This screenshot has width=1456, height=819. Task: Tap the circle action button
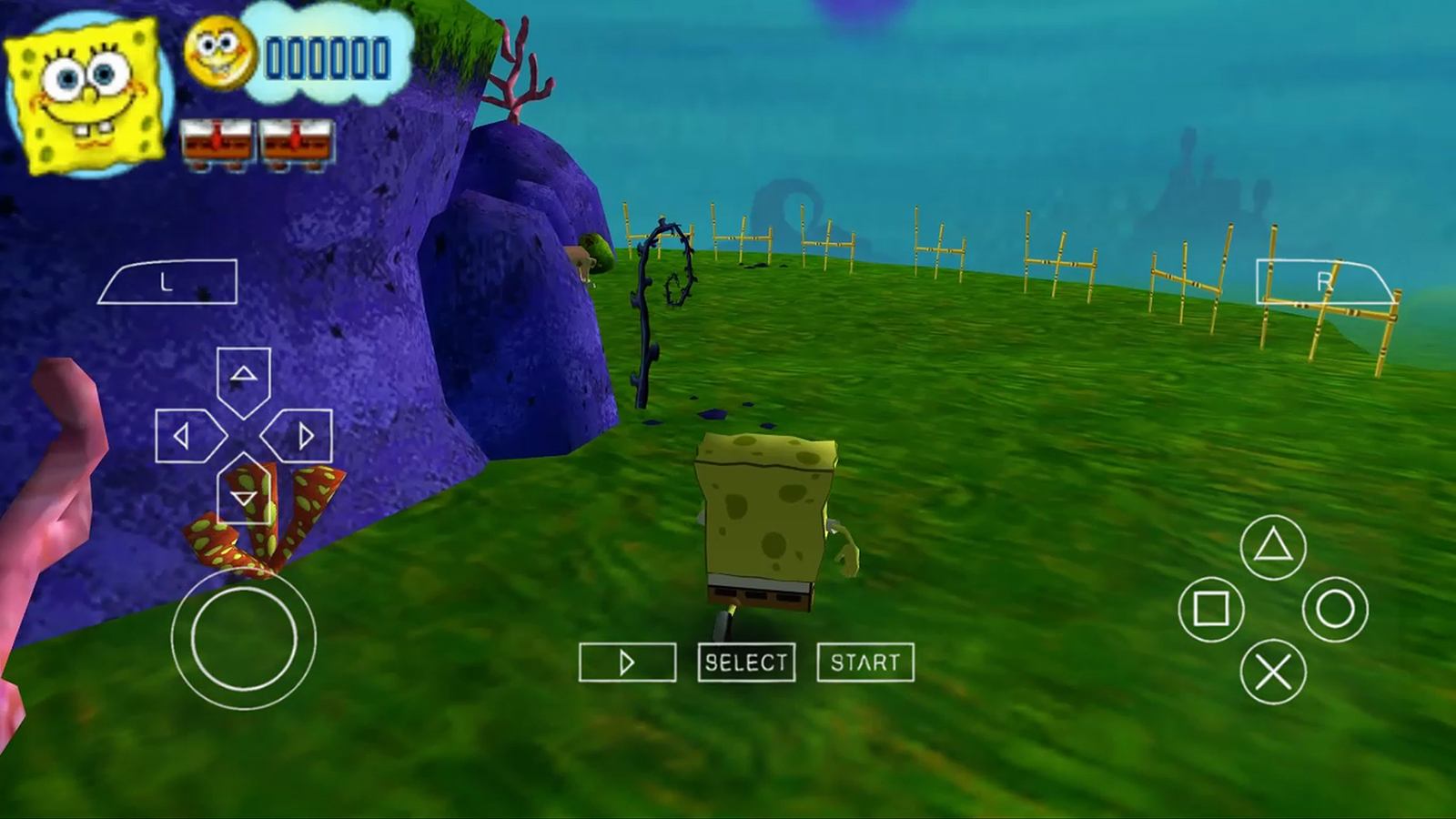(1335, 609)
